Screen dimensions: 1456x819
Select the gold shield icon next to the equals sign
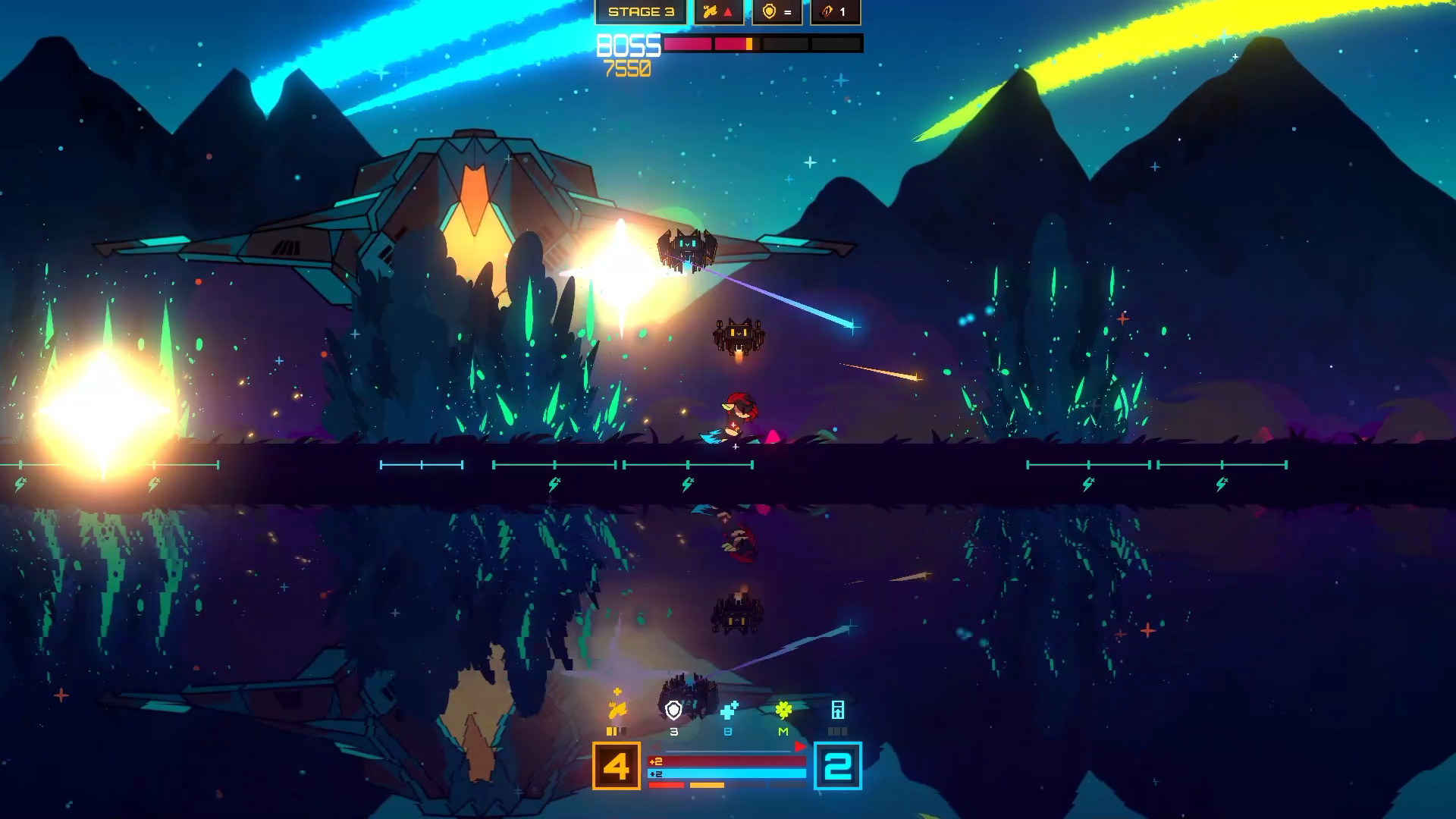click(769, 11)
